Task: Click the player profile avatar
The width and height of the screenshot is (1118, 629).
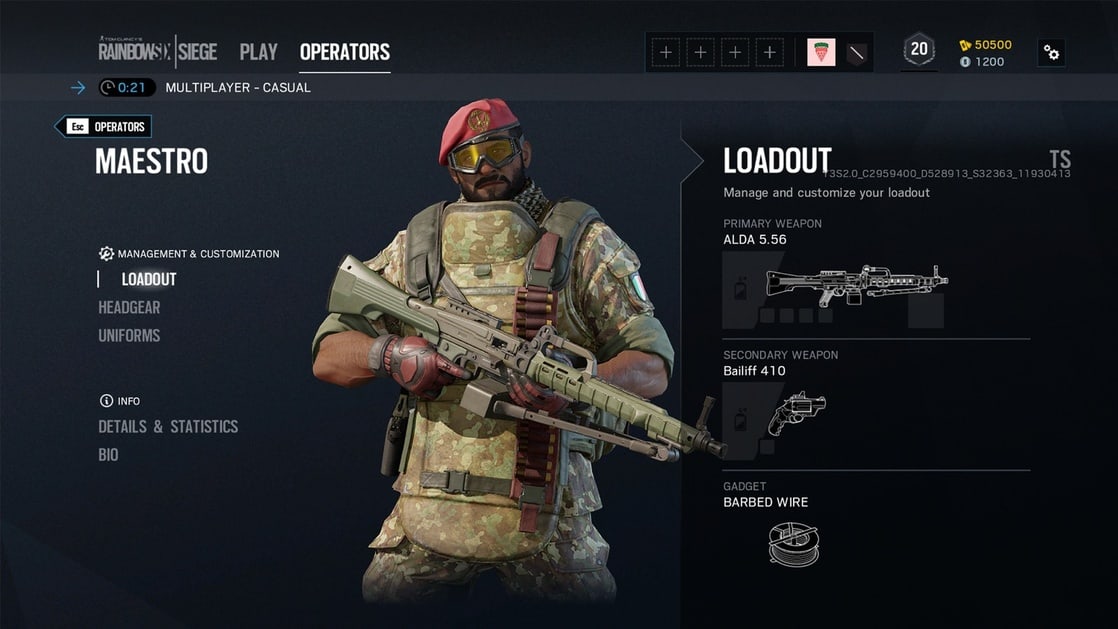Action: click(x=821, y=52)
